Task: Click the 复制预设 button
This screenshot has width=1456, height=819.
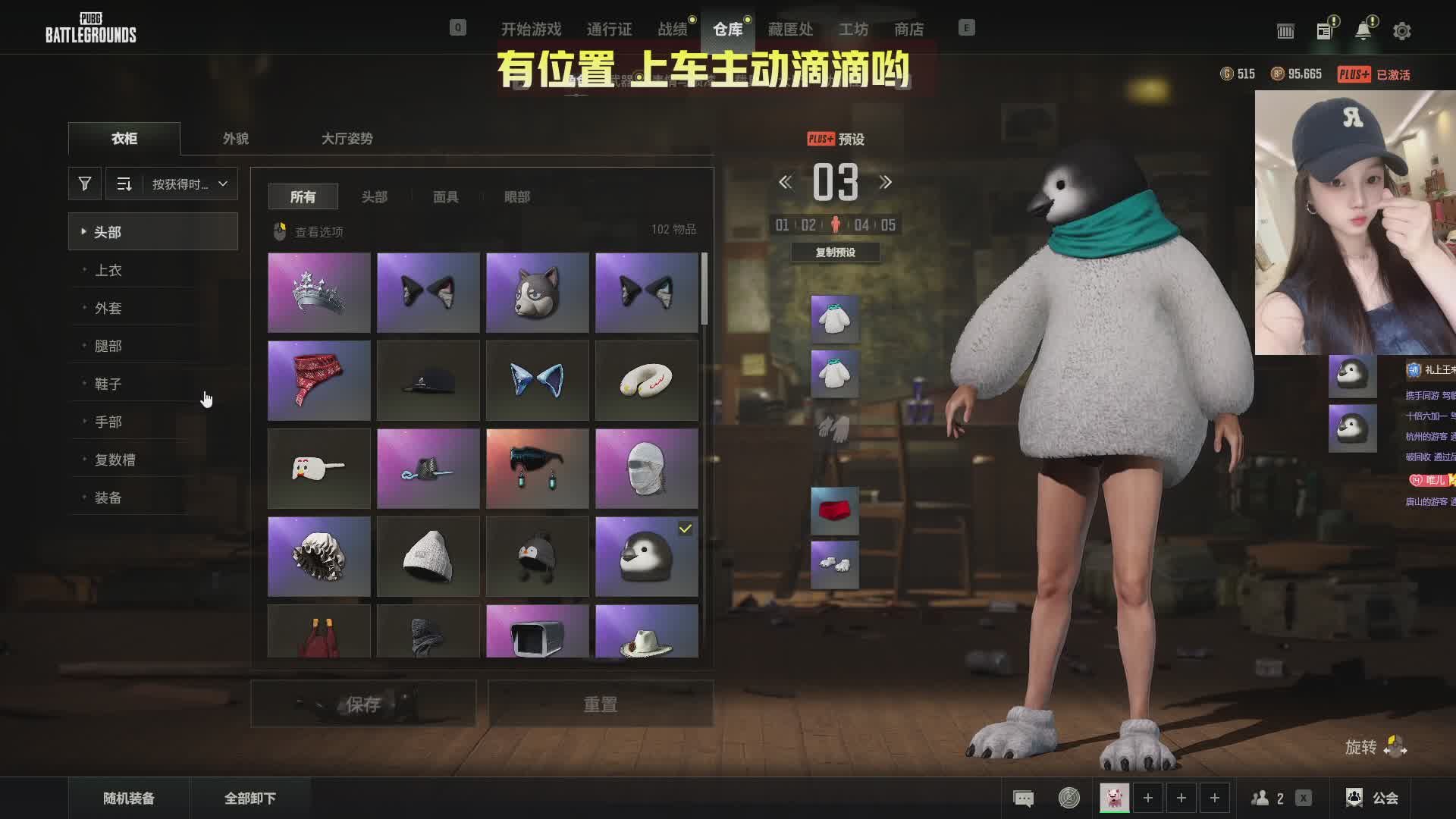Action: pyautogui.click(x=835, y=253)
